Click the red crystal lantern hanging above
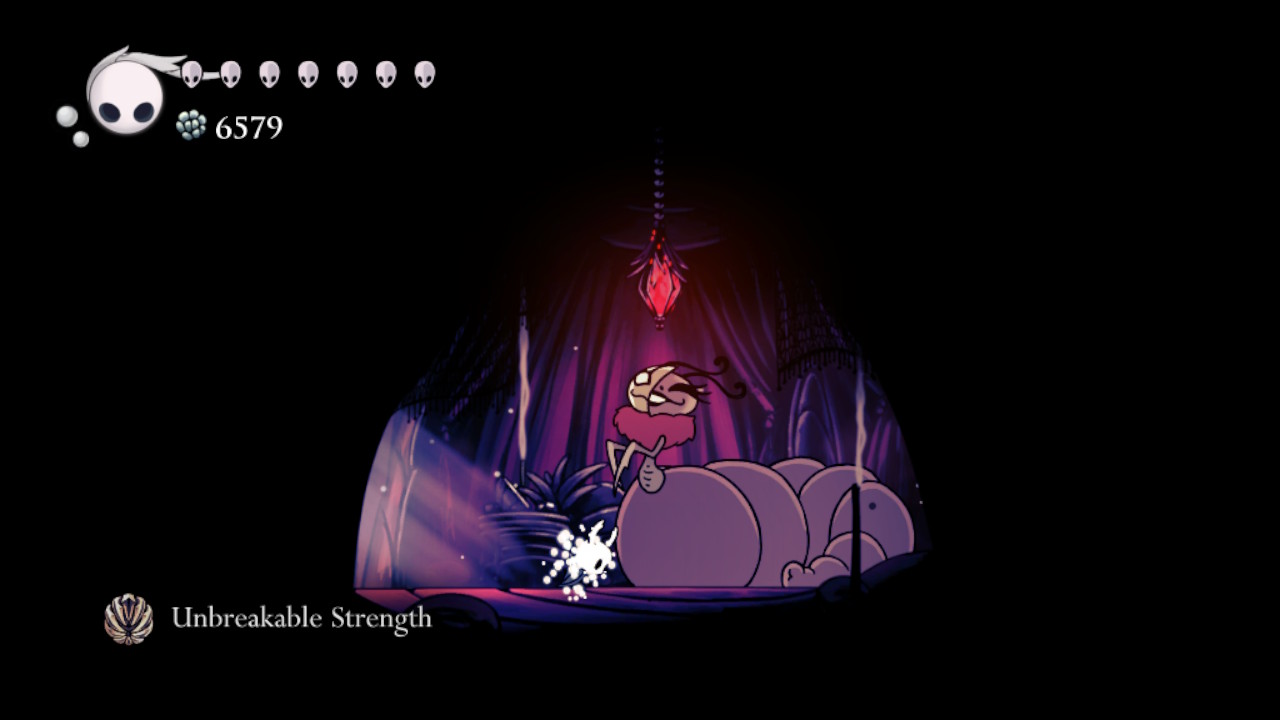The image size is (1280, 720). [660, 290]
